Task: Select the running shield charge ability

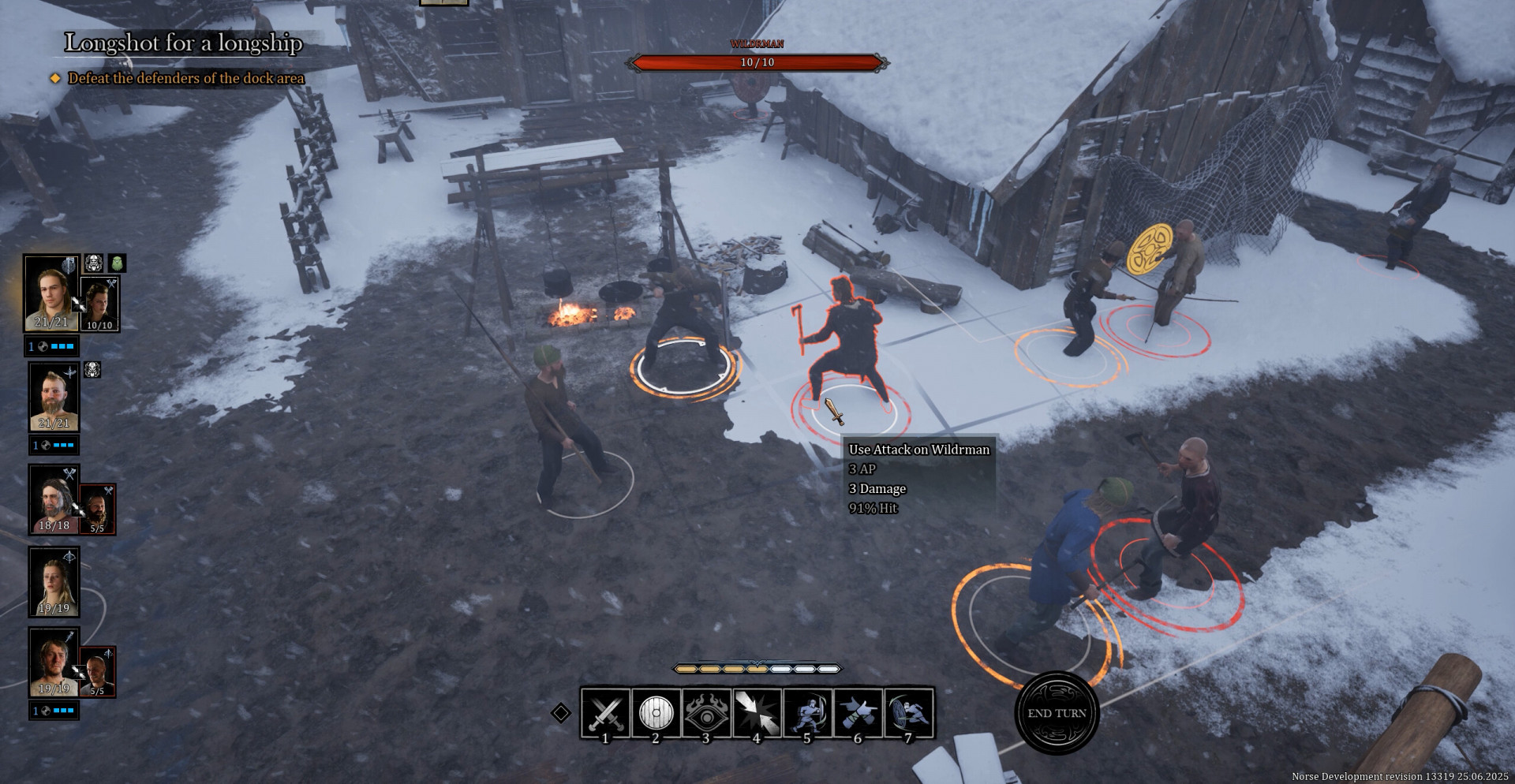Action: pos(908,712)
